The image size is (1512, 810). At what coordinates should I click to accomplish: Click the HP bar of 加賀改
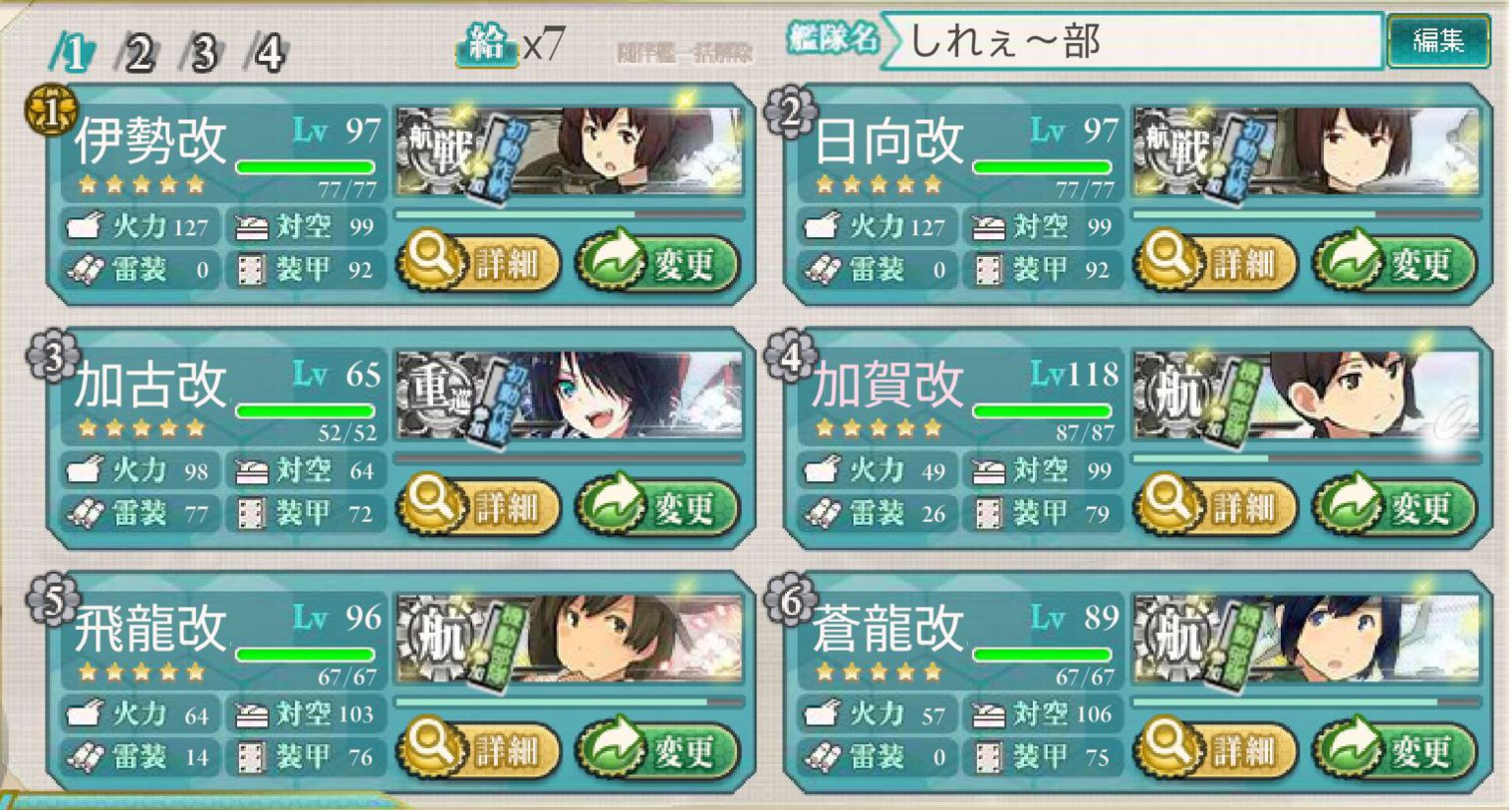(1043, 409)
